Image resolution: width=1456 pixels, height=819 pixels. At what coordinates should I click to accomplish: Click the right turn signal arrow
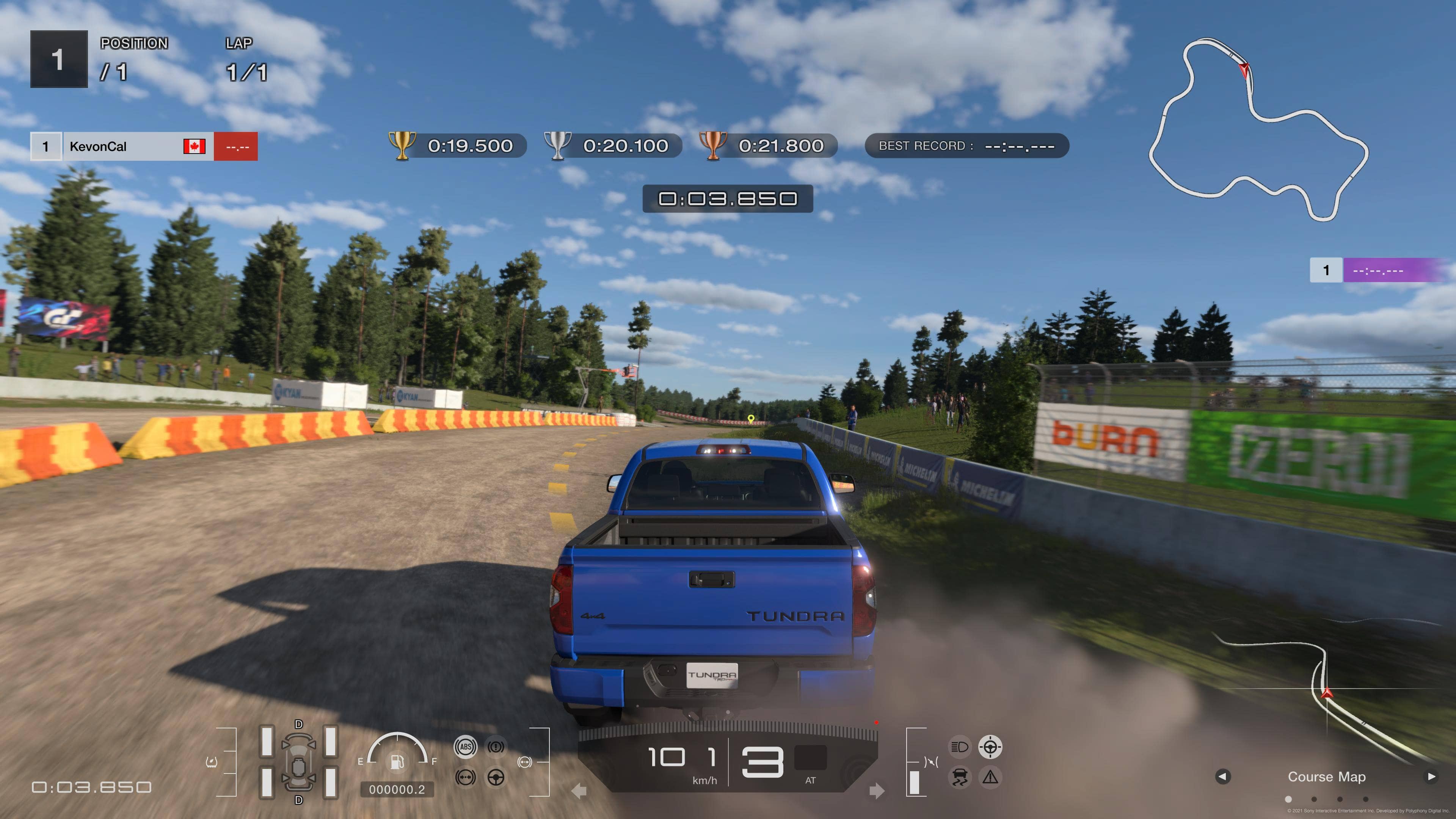(876, 791)
